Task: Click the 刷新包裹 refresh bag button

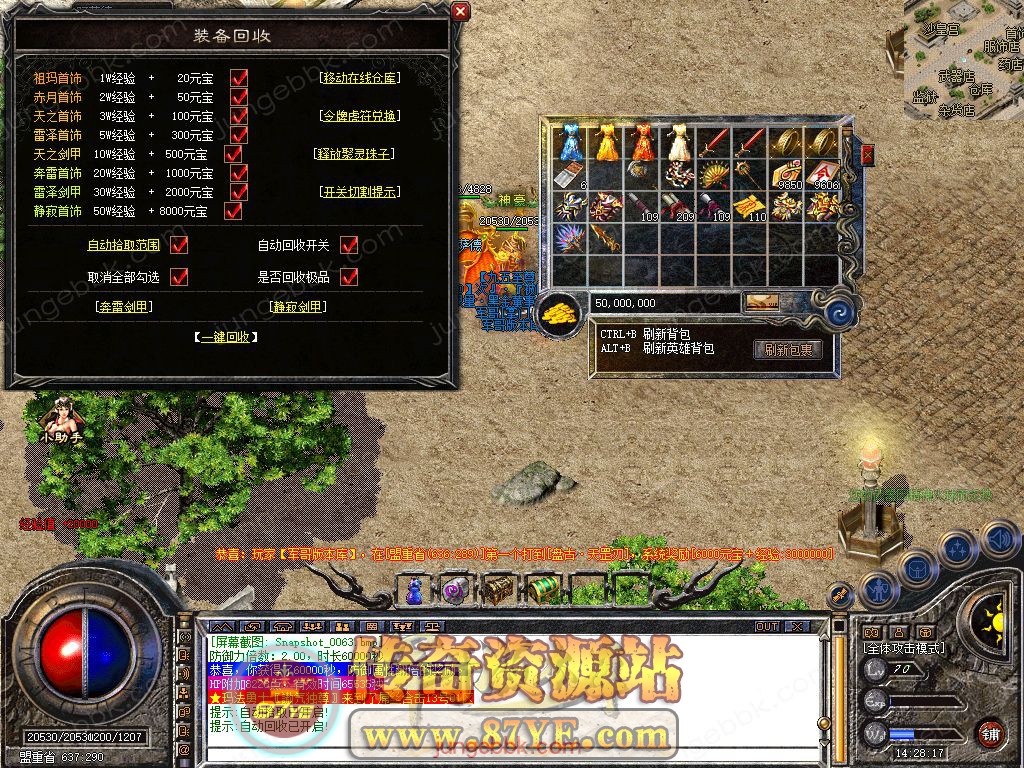Action: coord(788,349)
